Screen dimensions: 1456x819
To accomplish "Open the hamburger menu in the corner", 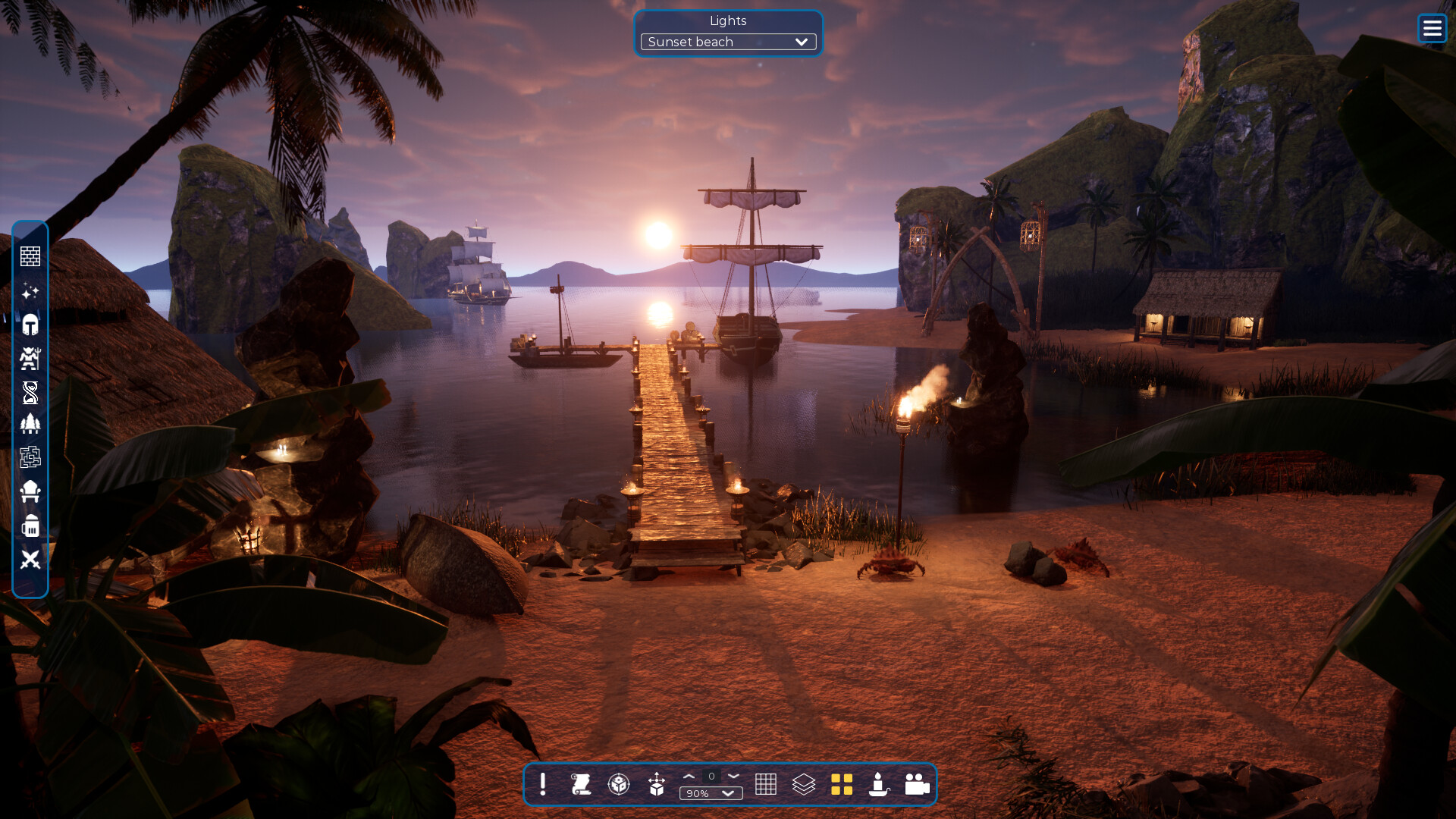I will [x=1432, y=28].
